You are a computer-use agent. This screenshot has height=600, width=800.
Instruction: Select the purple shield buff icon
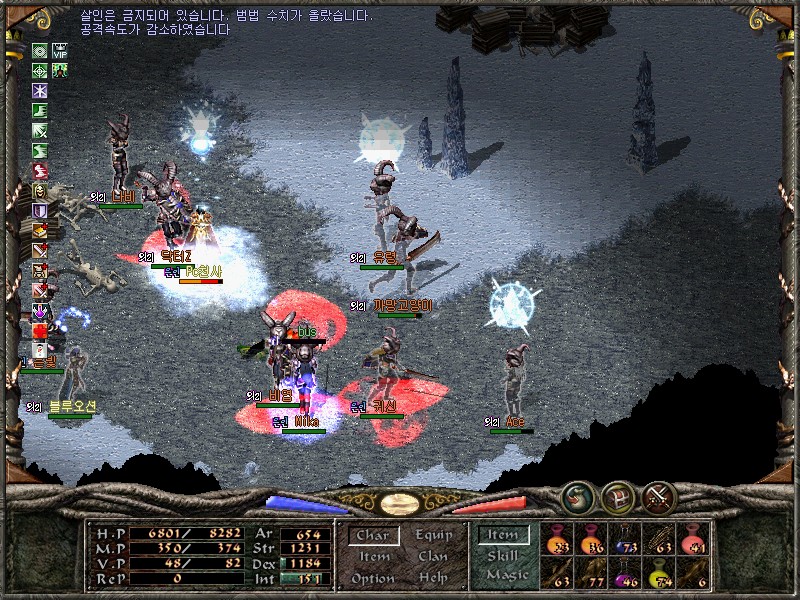click(x=40, y=210)
